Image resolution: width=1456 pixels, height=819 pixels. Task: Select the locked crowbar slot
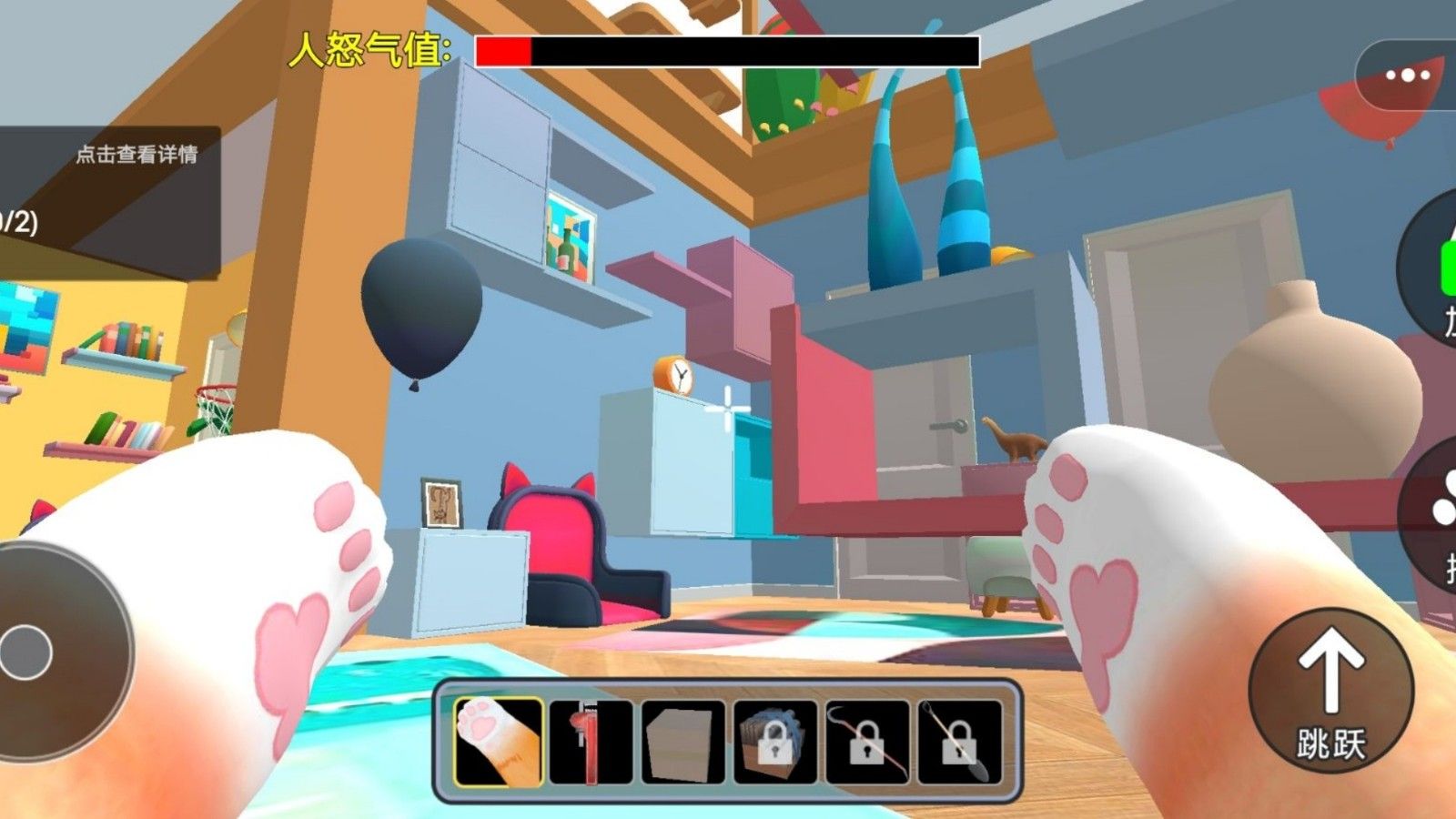[867, 742]
